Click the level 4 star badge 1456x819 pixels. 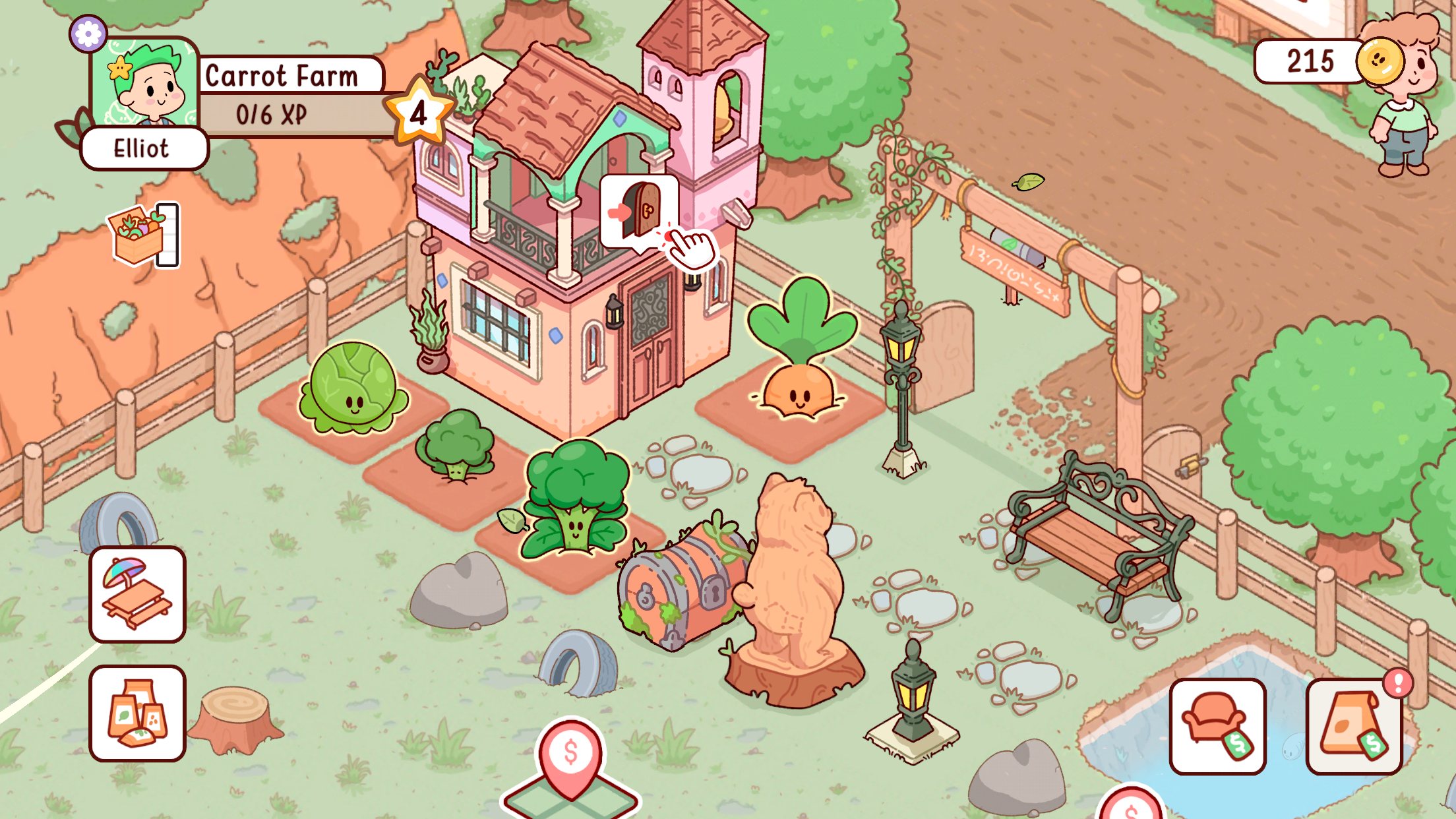(x=420, y=112)
